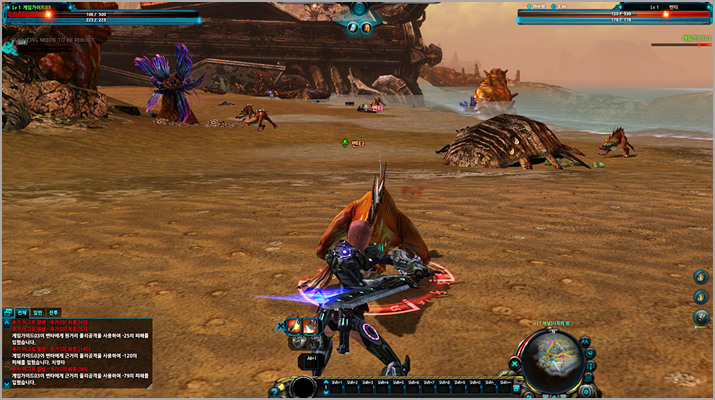The height and width of the screenshot is (400, 715).
Task: Activate the flaming slash skill icon
Action: 295,326
